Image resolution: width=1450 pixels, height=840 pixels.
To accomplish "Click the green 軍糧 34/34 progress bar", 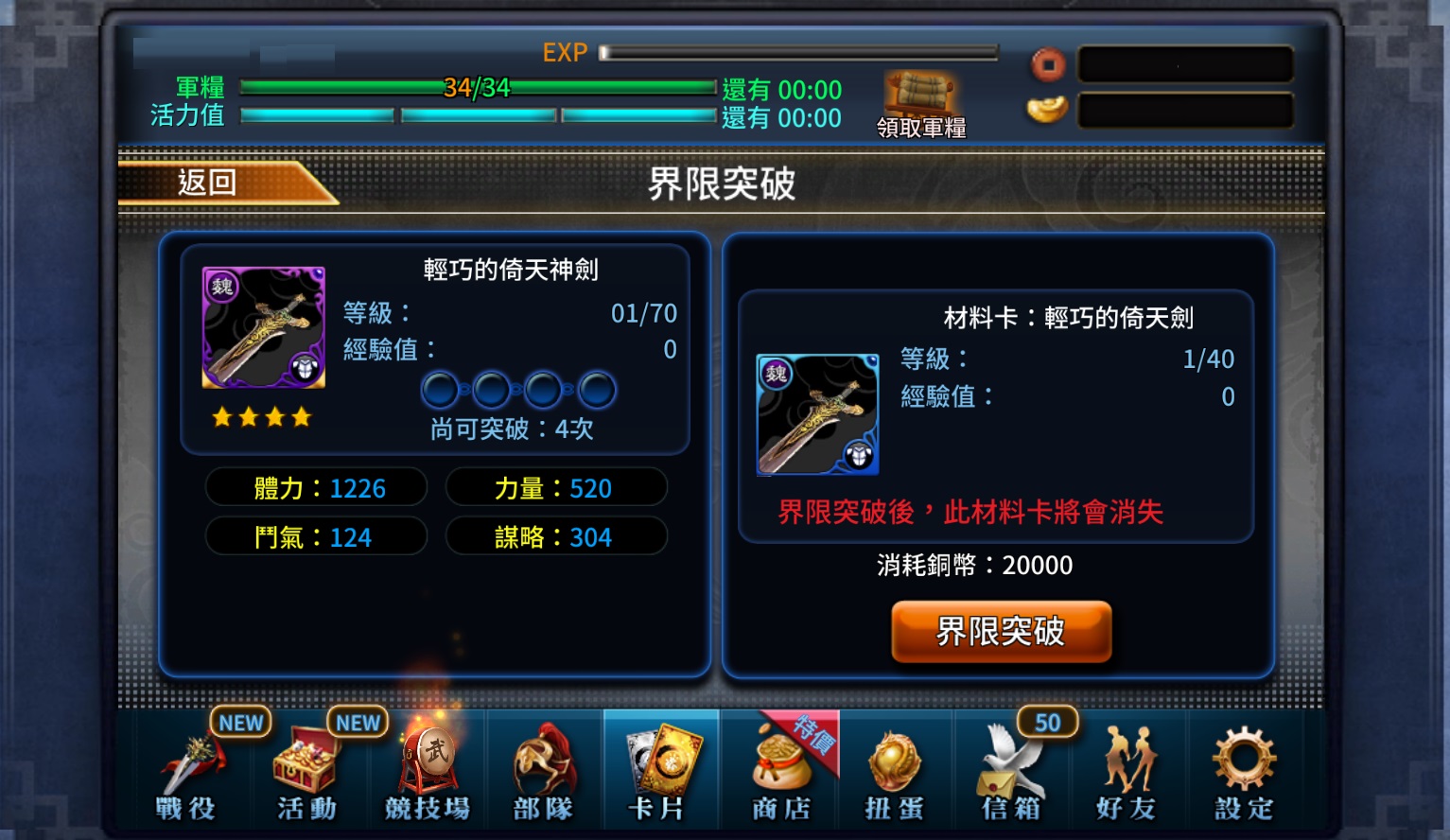I will coord(478,87).
